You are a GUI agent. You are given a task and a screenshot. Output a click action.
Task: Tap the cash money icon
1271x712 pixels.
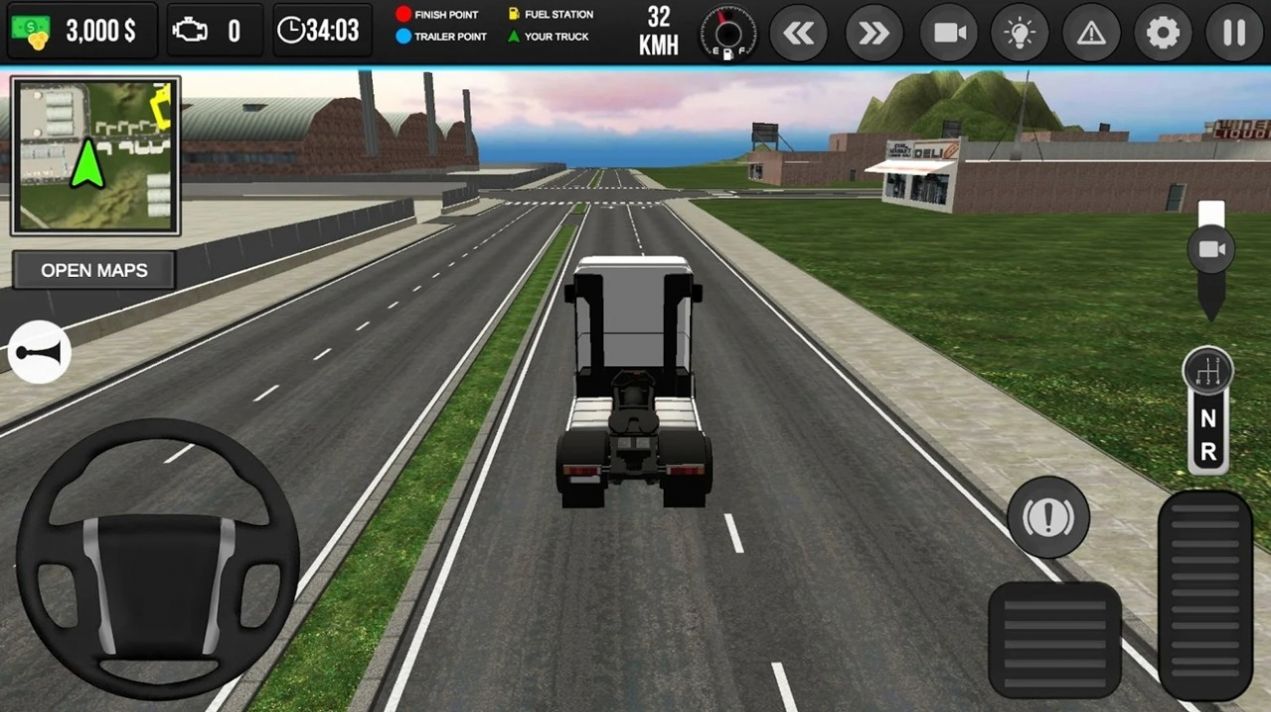31,31
